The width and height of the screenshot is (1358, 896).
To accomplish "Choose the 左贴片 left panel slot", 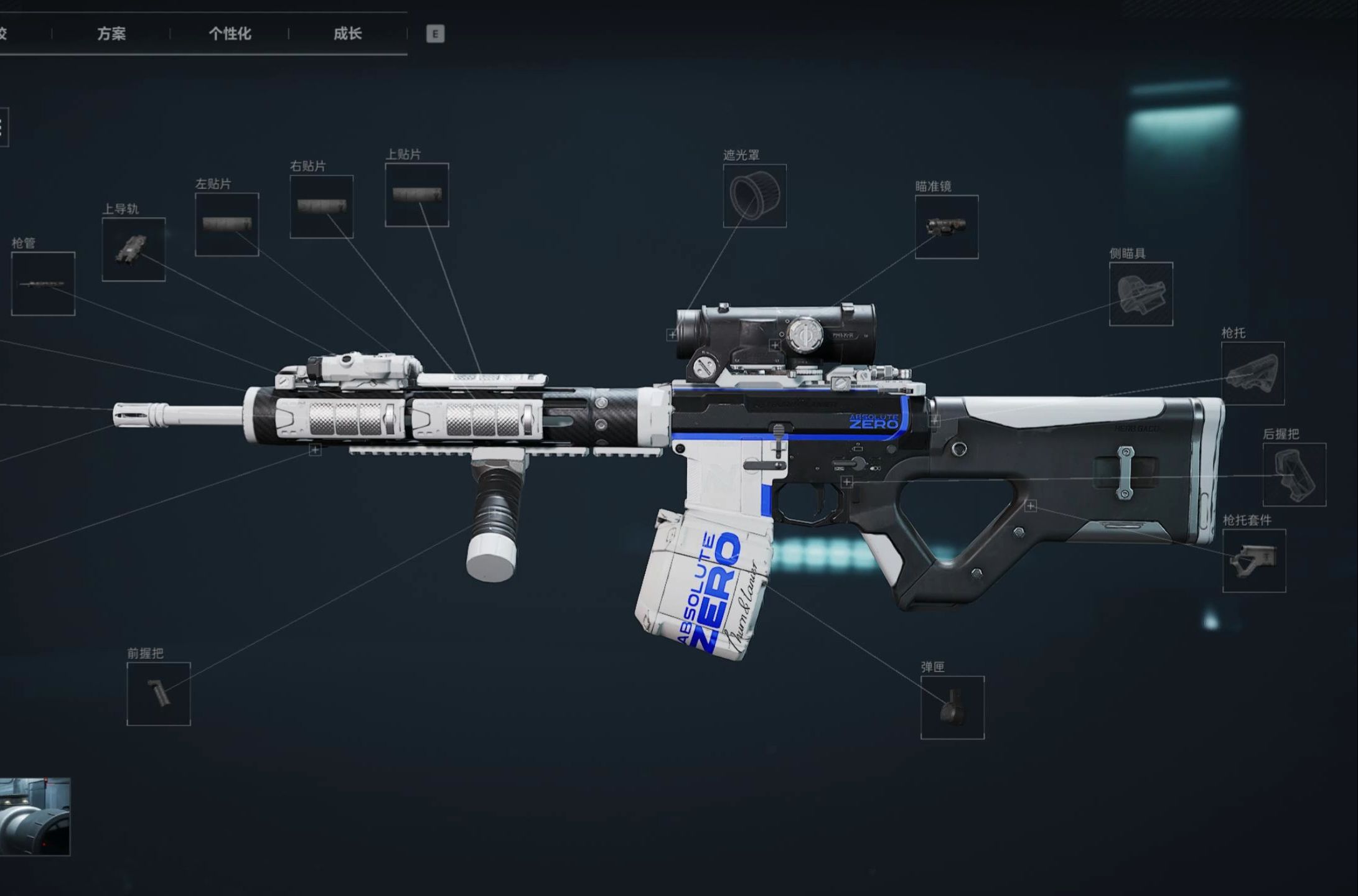I will [227, 225].
